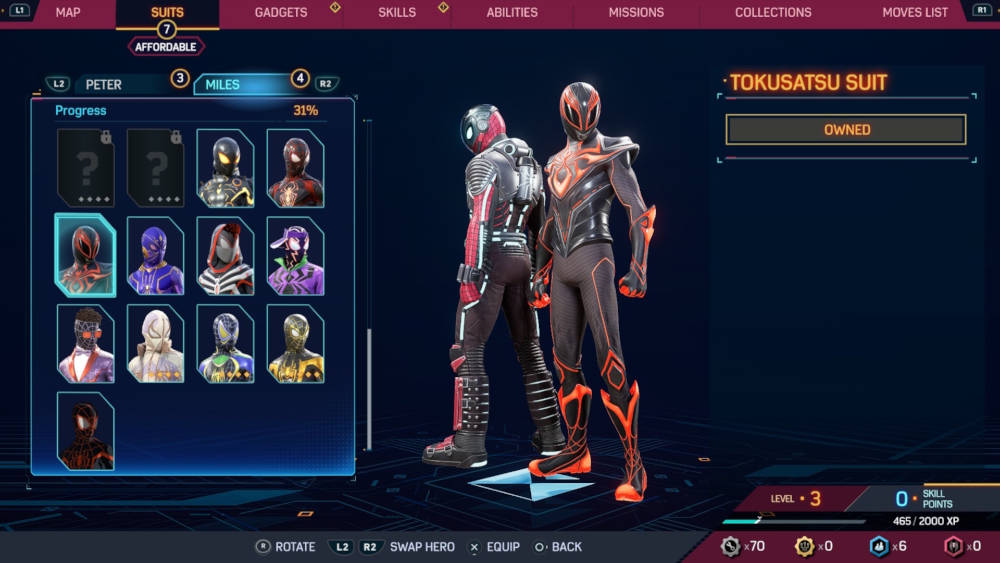Select the Miles hero tab
The width and height of the screenshot is (1000, 563).
(223, 84)
